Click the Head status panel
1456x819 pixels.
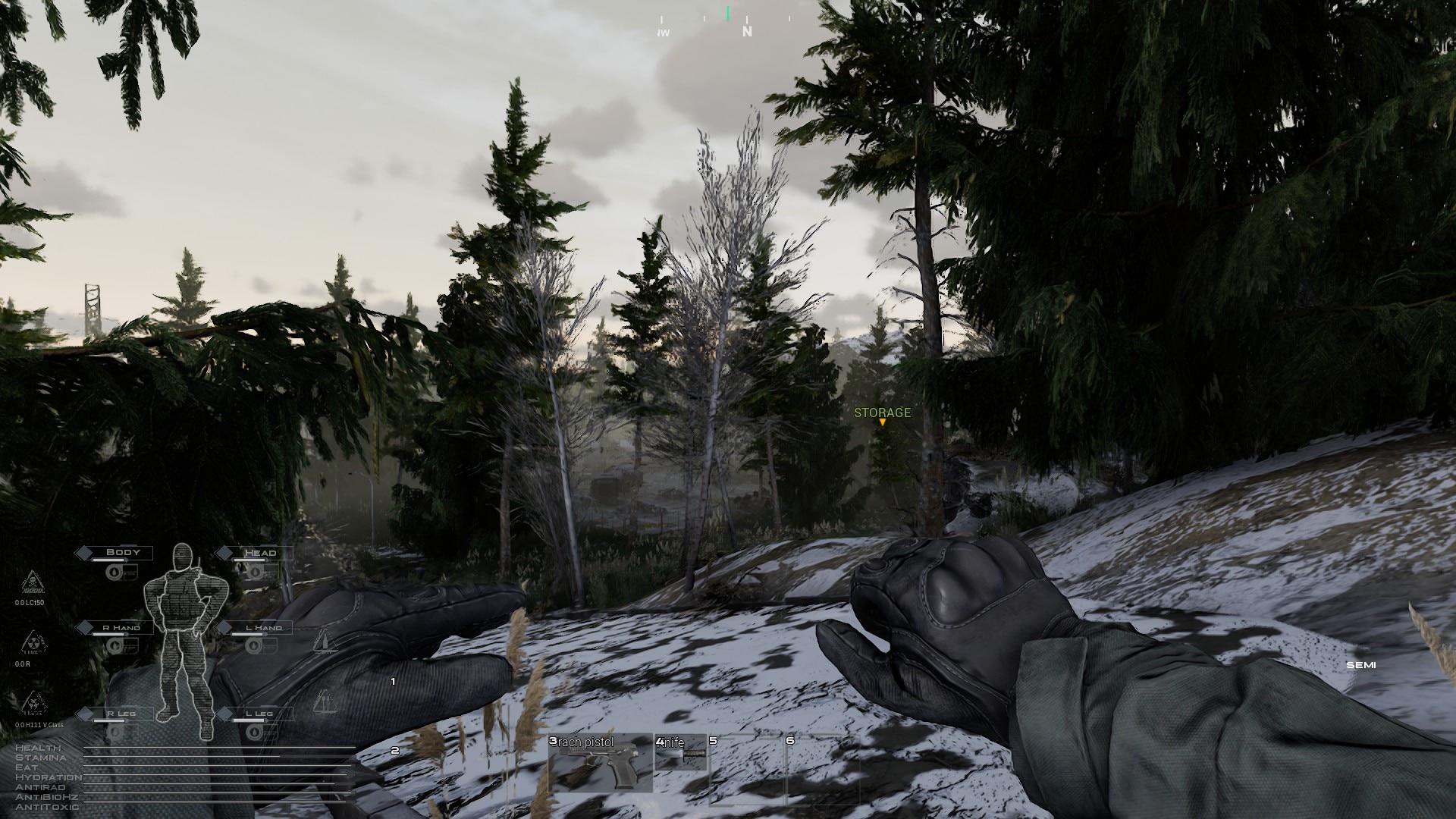(259, 553)
